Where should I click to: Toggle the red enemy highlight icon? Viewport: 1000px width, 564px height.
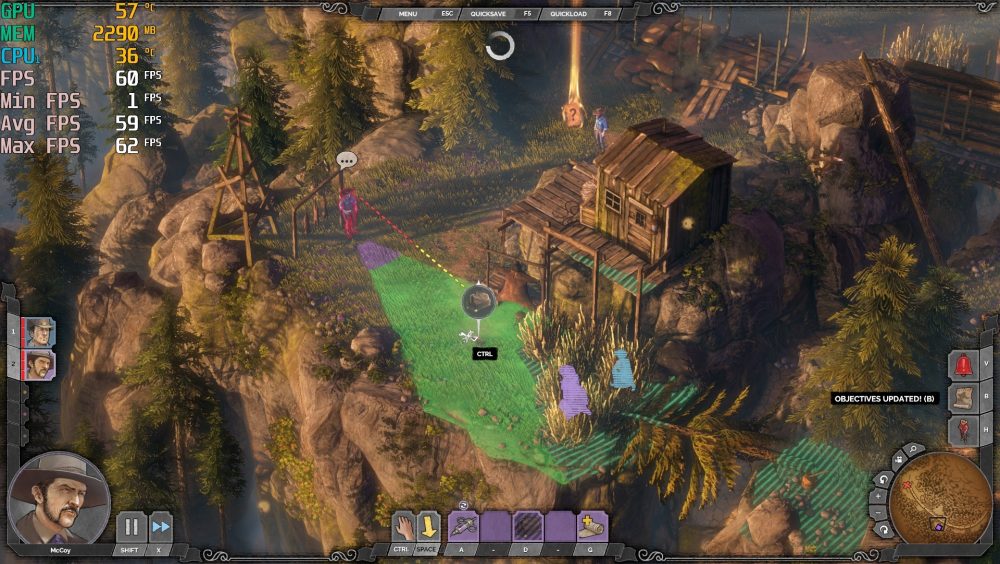tap(963, 431)
